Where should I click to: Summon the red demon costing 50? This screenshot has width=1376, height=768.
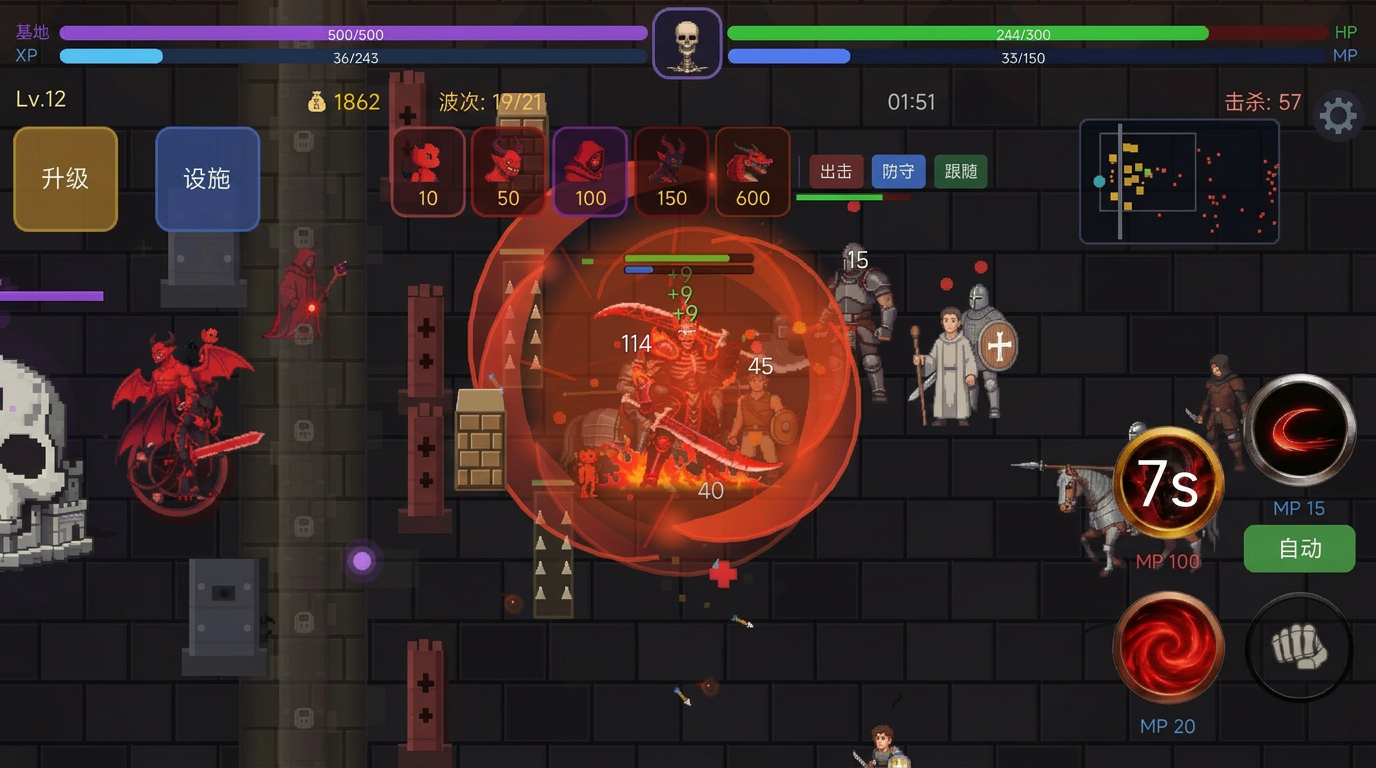(x=508, y=171)
